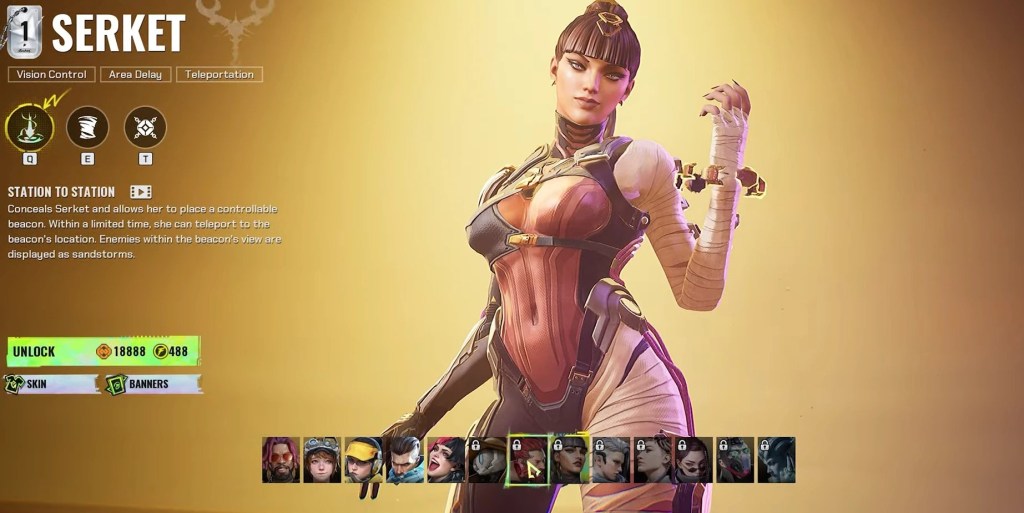This screenshot has width=1024, height=513.
Task: Open the Skin menu
Action: click(52, 384)
